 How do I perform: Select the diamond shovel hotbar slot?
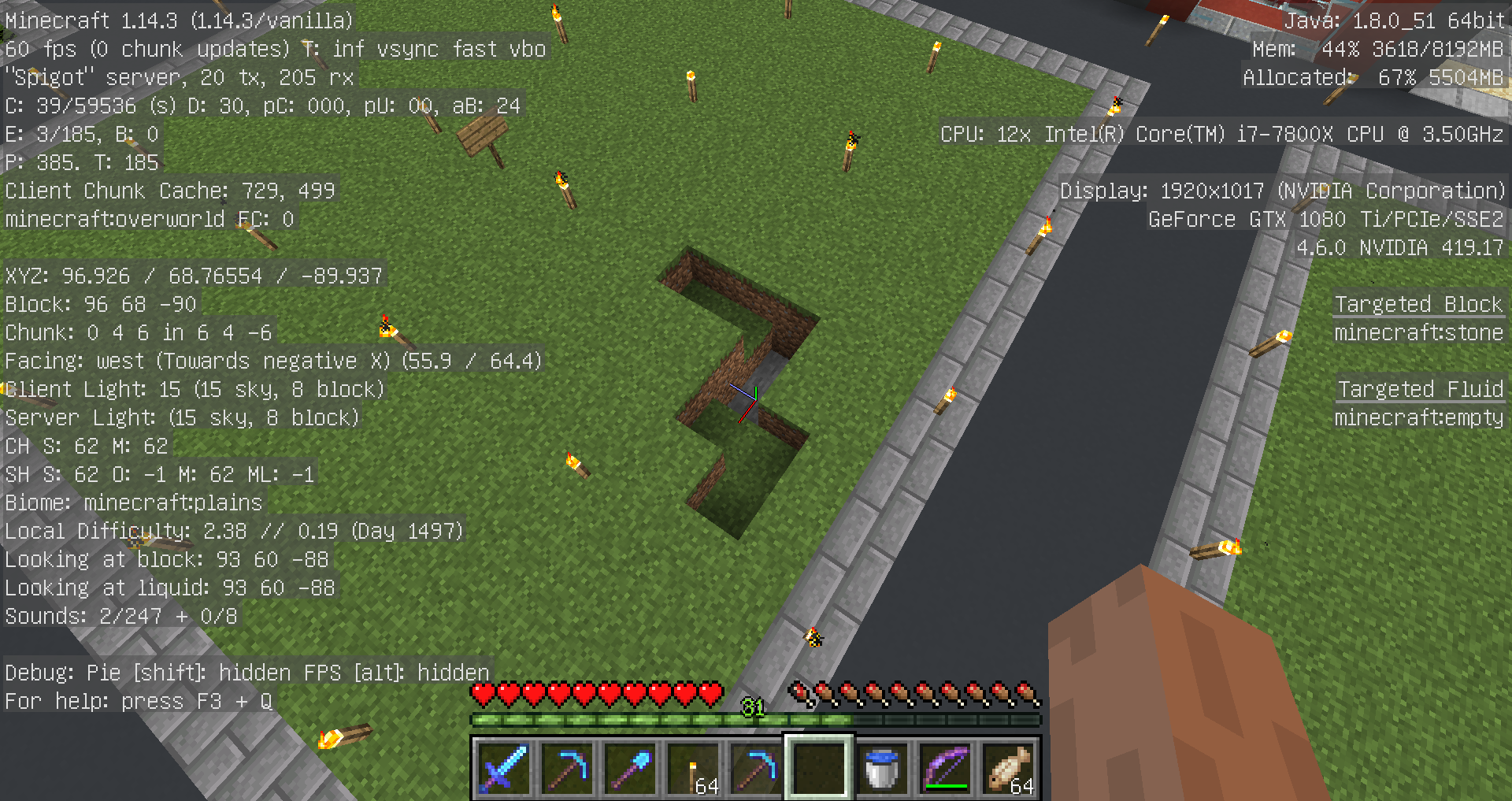pyautogui.click(x=629, y=768)
